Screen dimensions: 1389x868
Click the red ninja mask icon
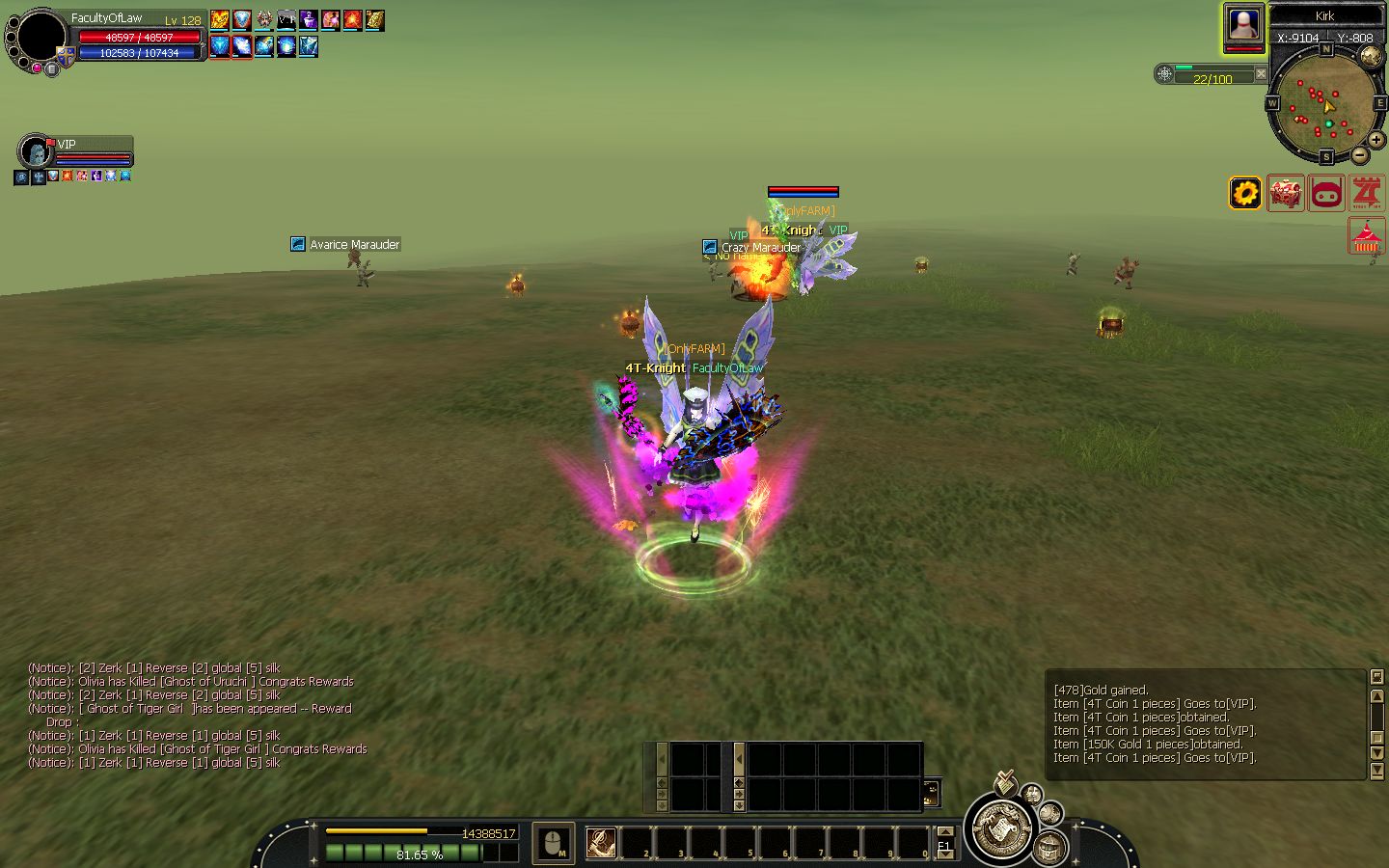point(1327,193)
